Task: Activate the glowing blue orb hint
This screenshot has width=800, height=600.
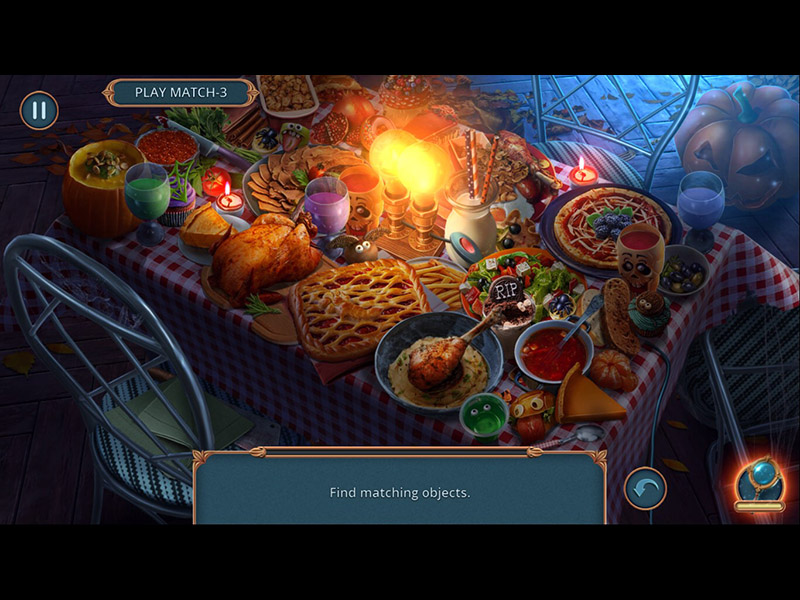Action: click(x=759, y=481)
